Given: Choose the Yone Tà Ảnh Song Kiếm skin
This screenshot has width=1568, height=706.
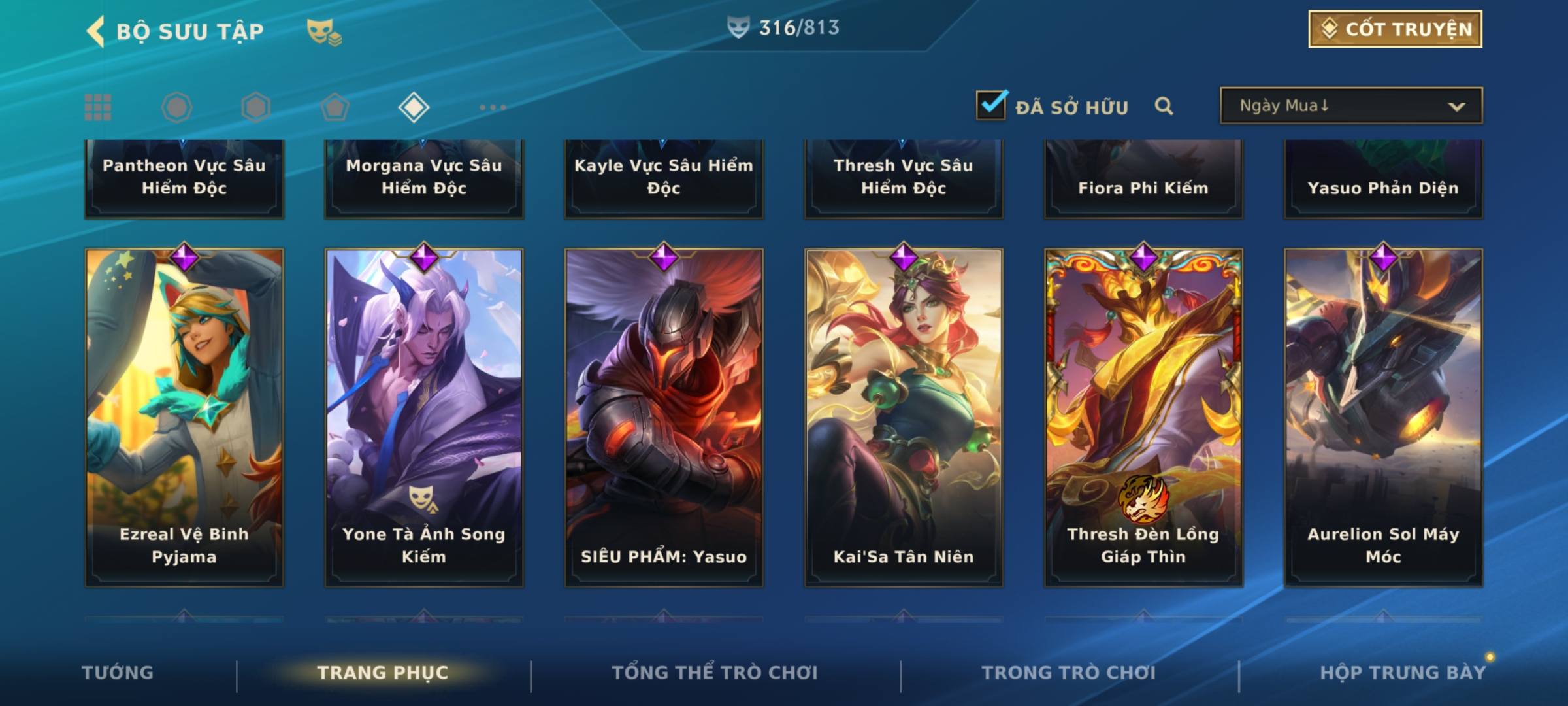Looking at the screenshot, I should pos(424,417).
